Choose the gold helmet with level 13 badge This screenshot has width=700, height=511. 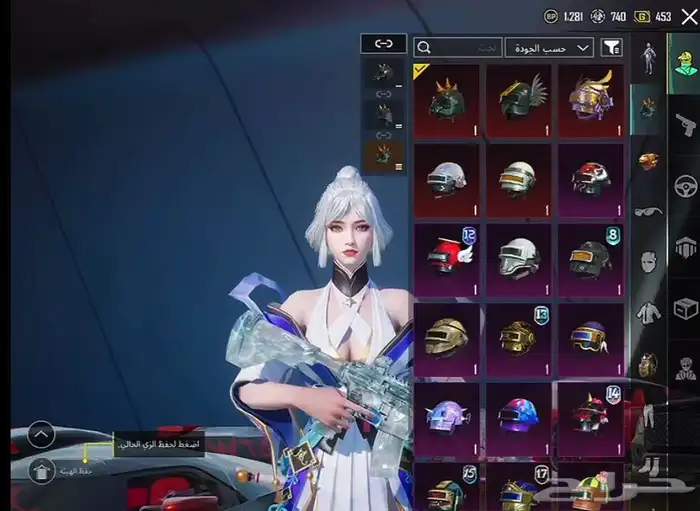coord(518,336)
